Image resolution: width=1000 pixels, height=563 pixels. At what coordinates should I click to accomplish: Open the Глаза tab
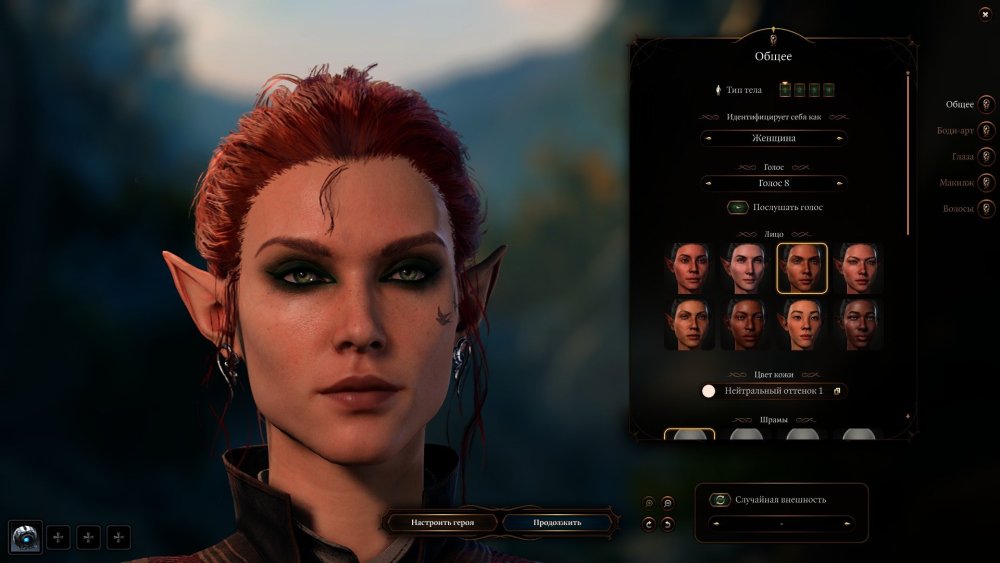986,157
